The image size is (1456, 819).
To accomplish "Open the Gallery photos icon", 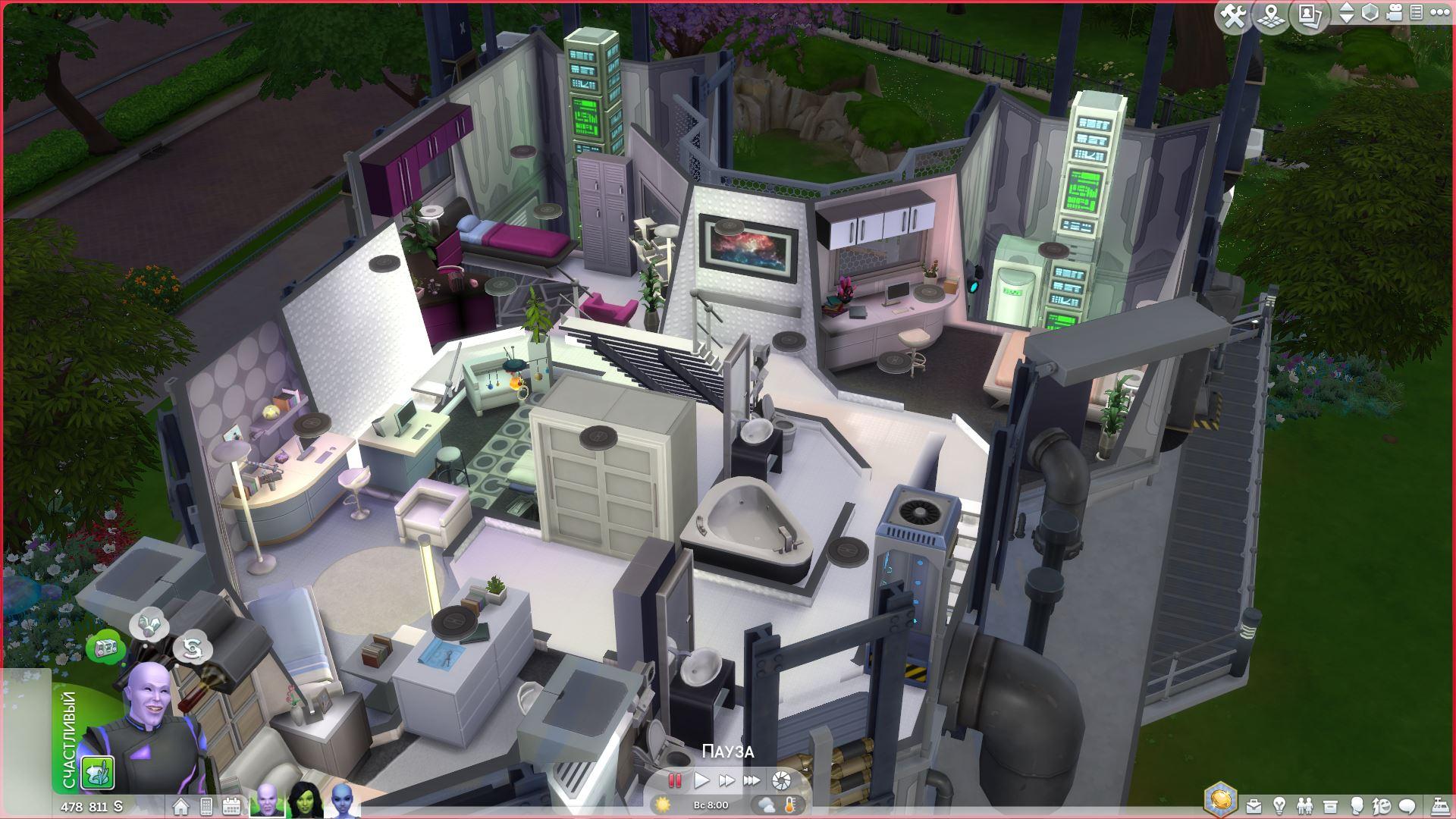I will coord(1310,15).
